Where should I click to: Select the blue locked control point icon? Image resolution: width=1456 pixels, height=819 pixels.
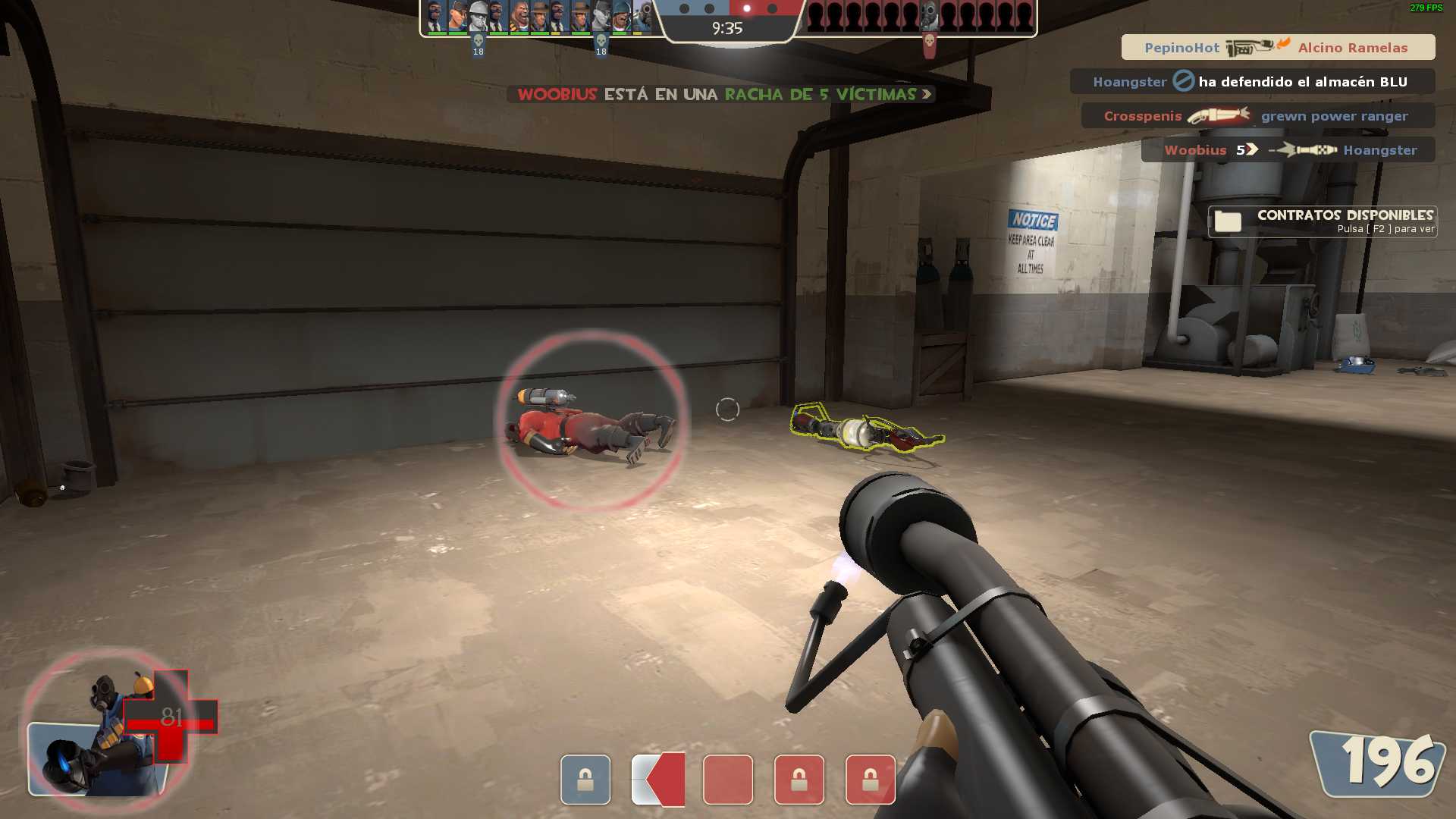[x=585, y=780]
